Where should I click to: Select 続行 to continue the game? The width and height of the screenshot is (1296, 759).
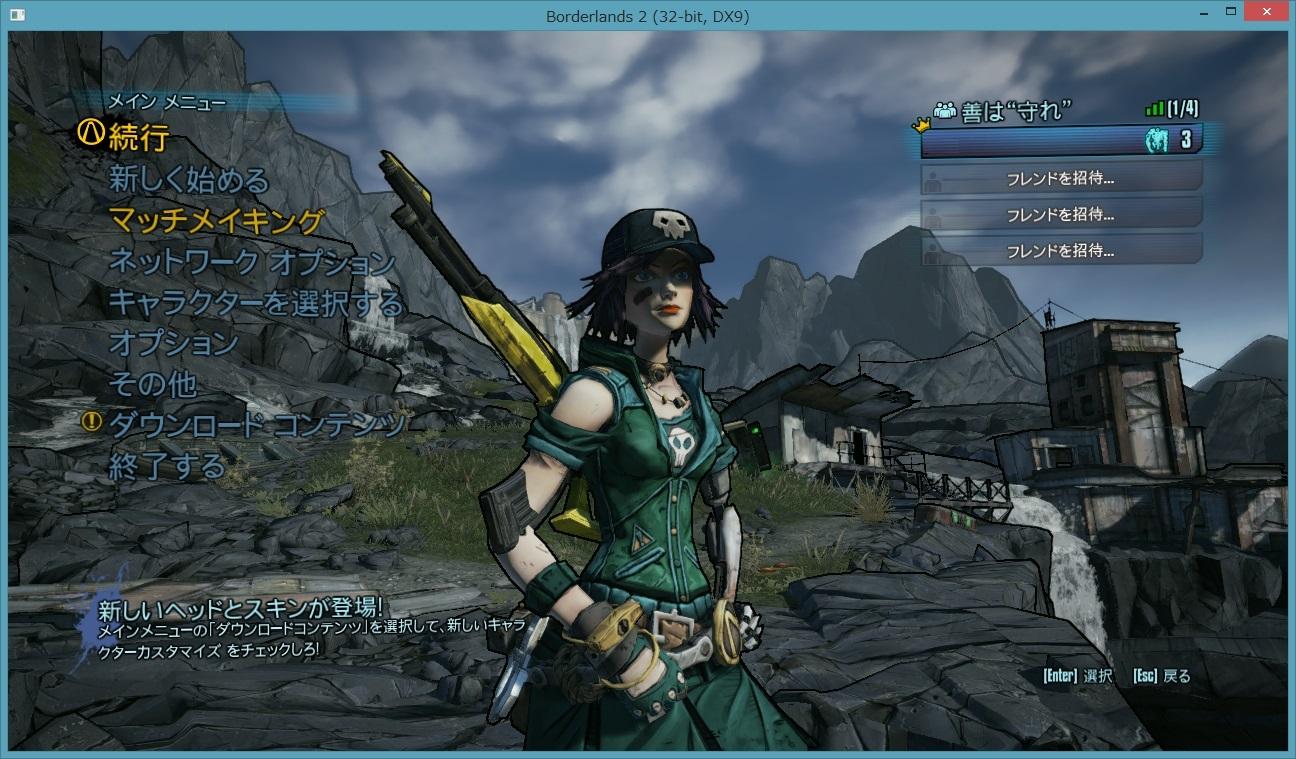pyautogui.click(x=138, y=137)
